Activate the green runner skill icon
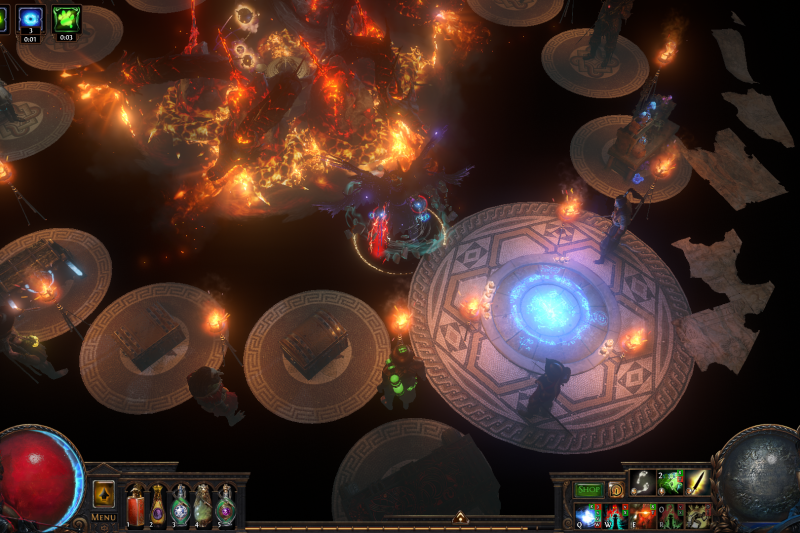 (669, 482)
